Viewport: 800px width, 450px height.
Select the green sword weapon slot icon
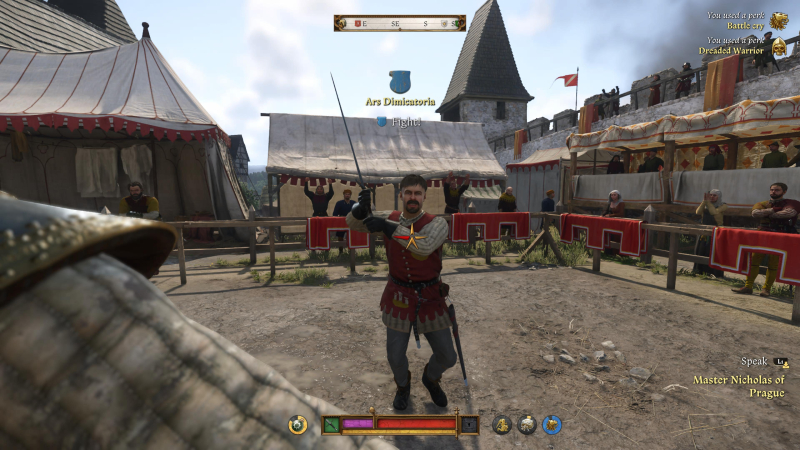click(x=331, y=424)
